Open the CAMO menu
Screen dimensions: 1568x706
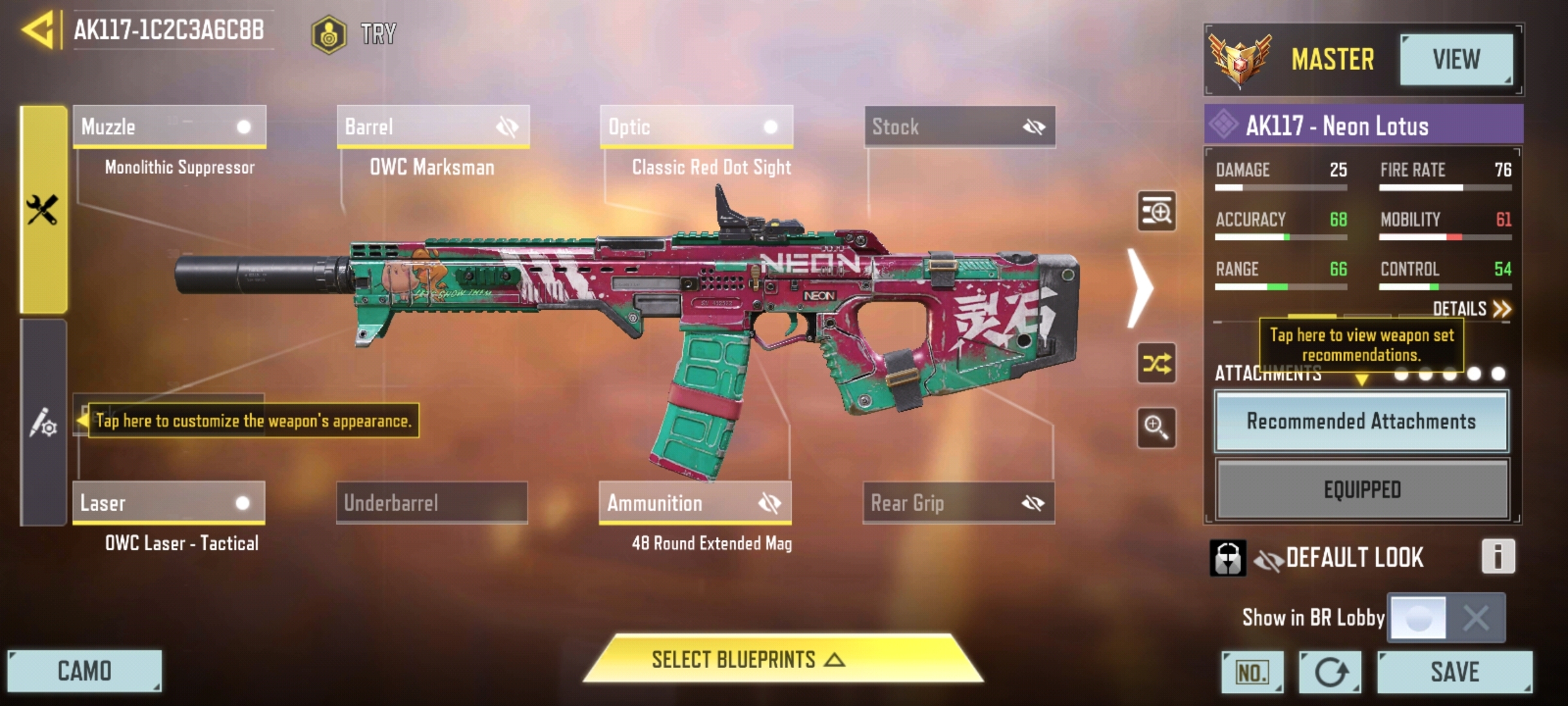click(84, 671)
